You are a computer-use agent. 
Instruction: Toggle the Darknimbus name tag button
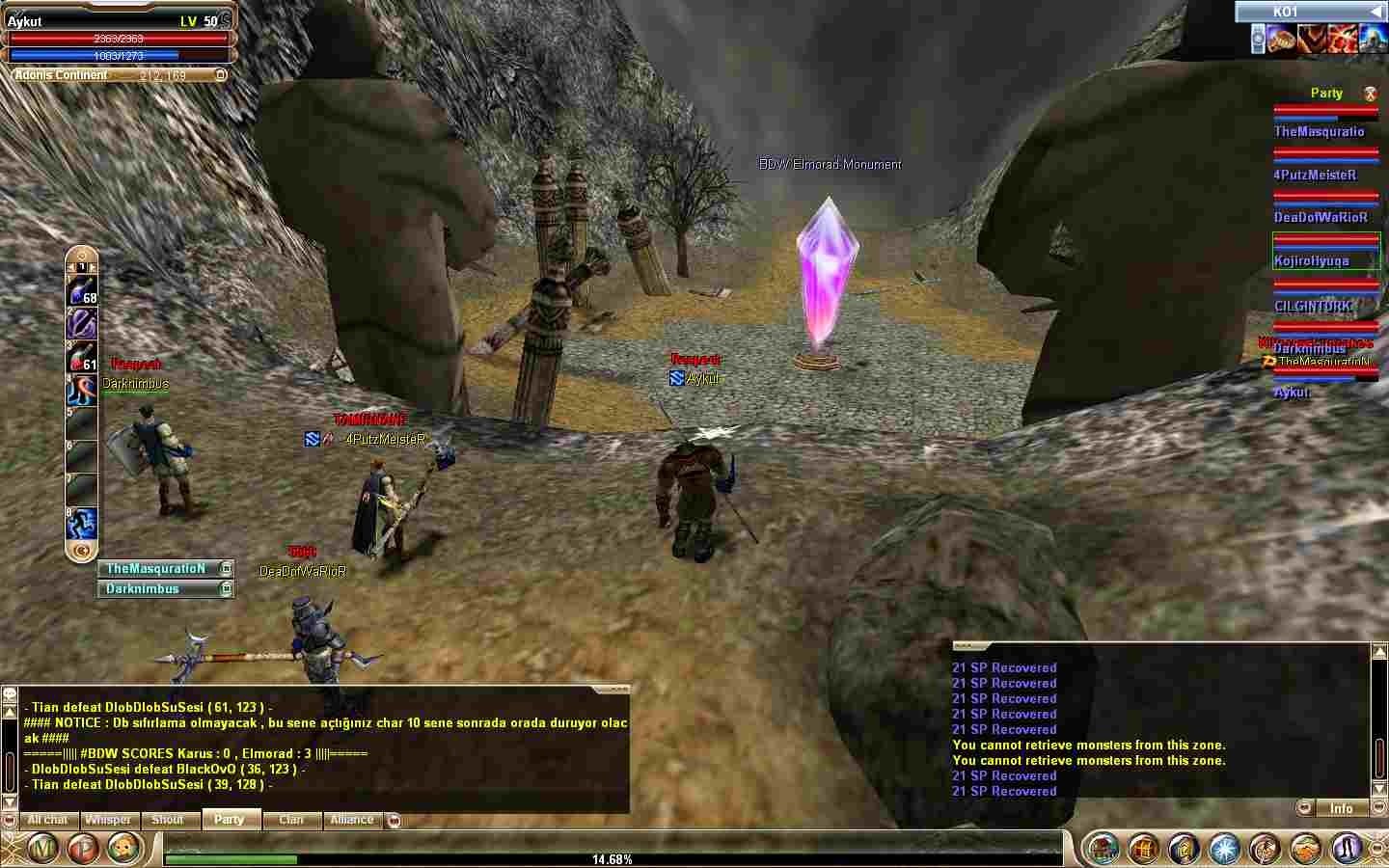click(226, 588)
